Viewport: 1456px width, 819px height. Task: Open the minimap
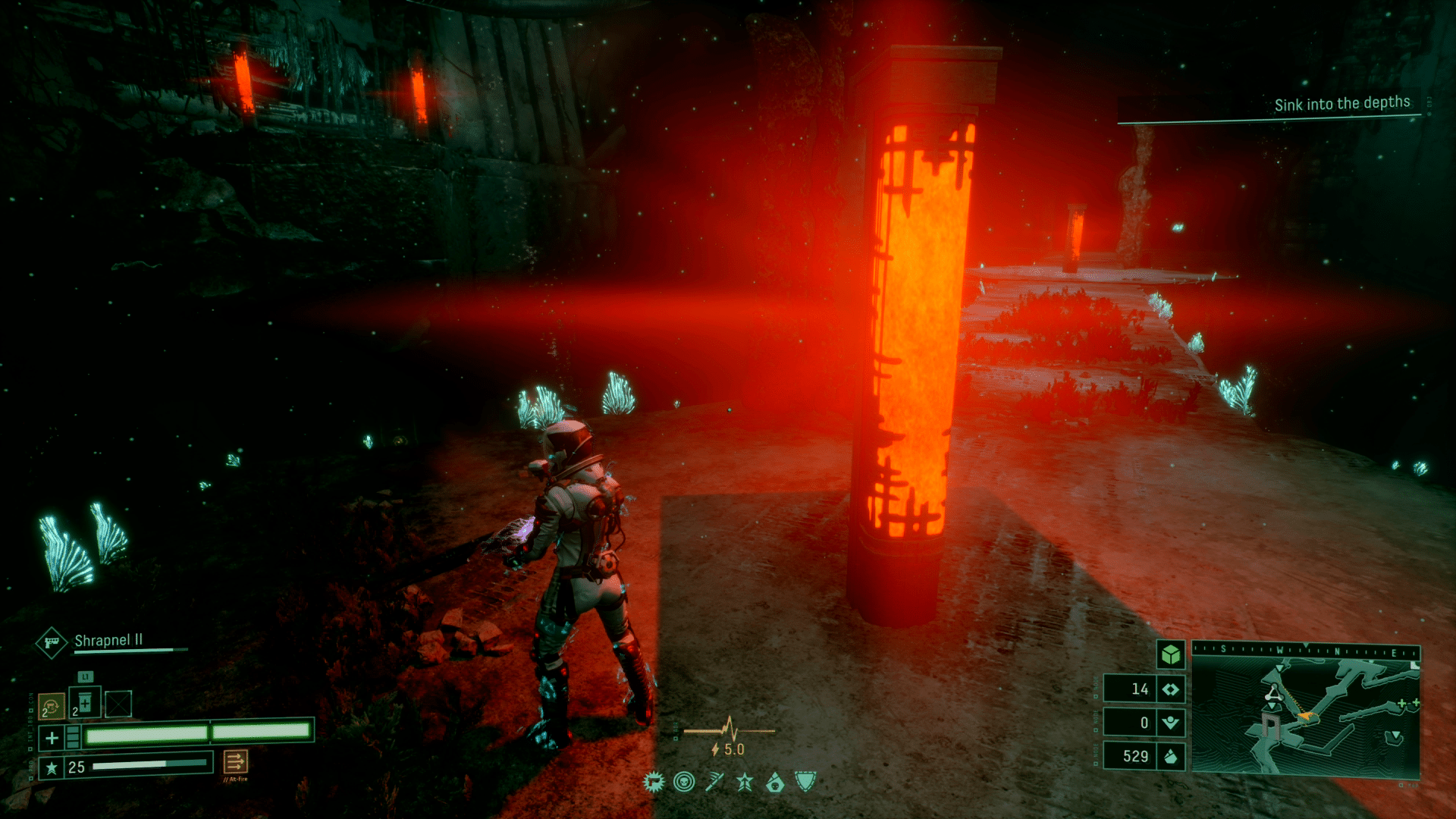tap(1305, 717)
